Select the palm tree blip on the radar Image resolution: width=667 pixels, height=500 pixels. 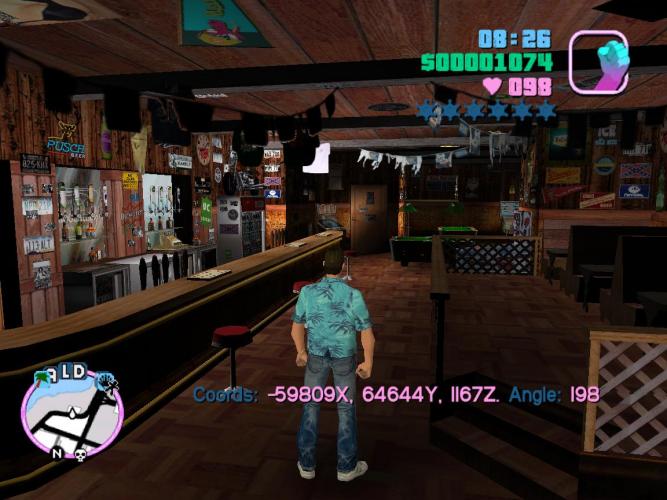[x=42, y=378]
